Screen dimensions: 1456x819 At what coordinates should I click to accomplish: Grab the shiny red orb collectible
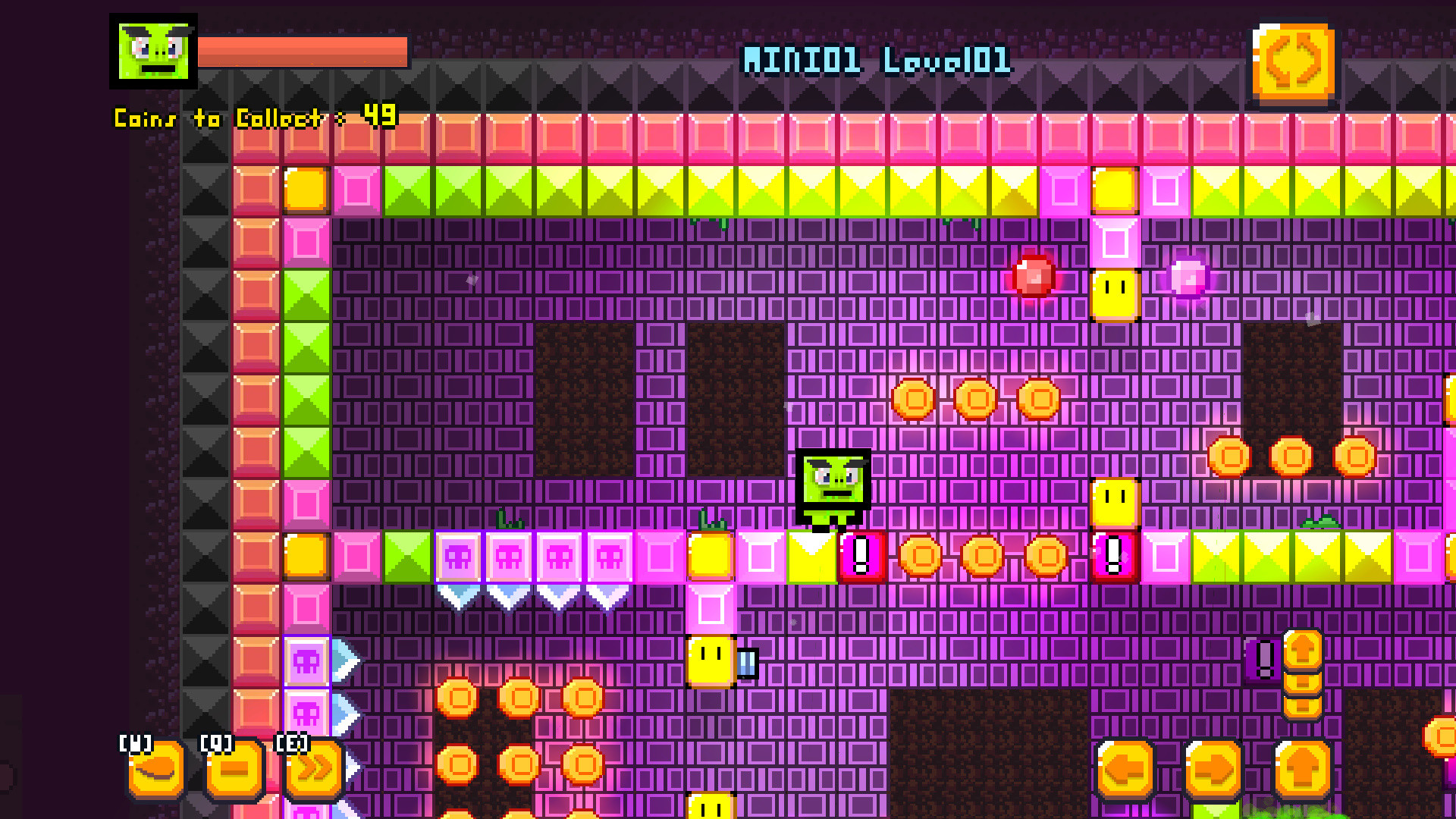1035,277
